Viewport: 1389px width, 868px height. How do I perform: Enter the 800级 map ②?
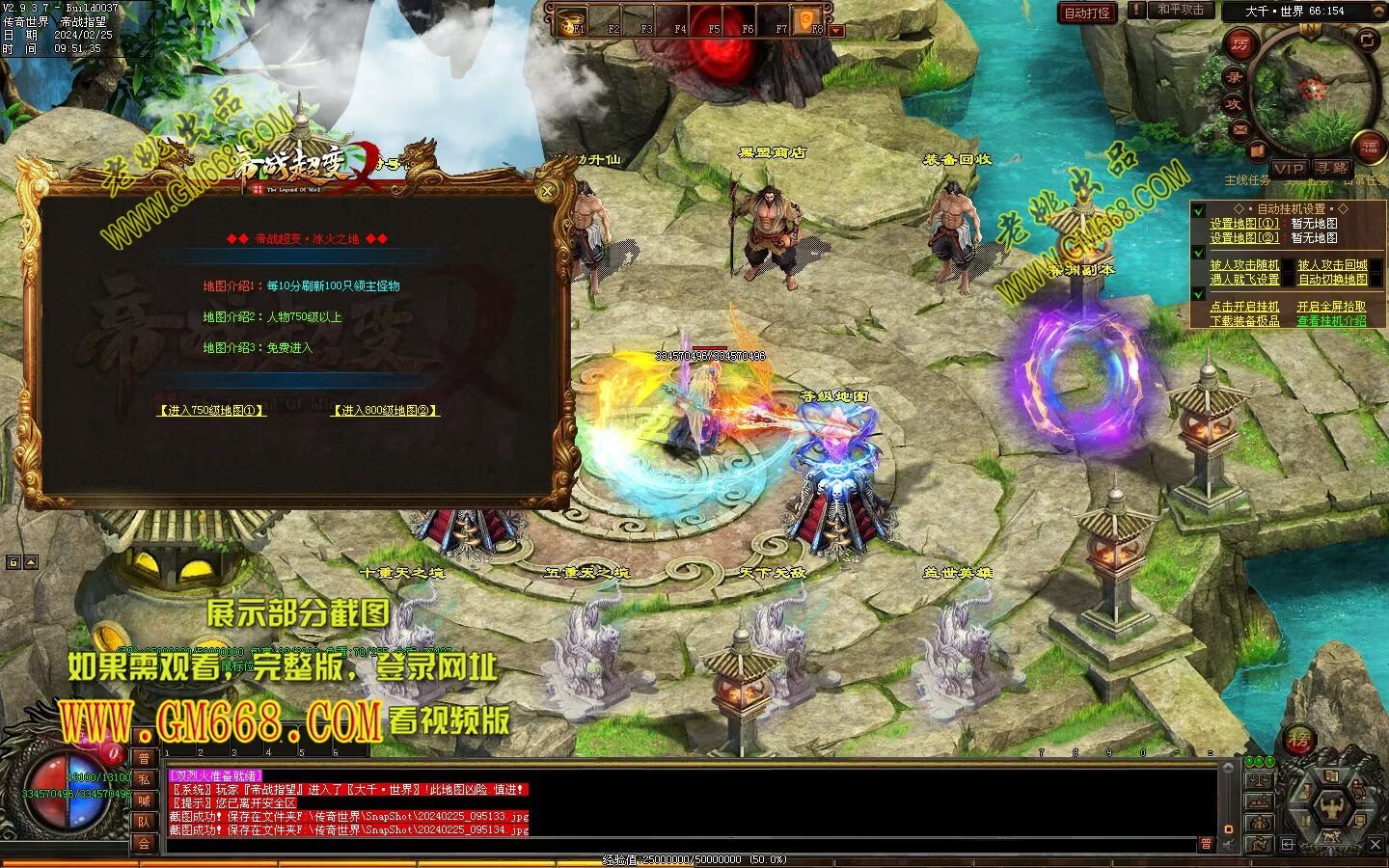coord(386,410)
